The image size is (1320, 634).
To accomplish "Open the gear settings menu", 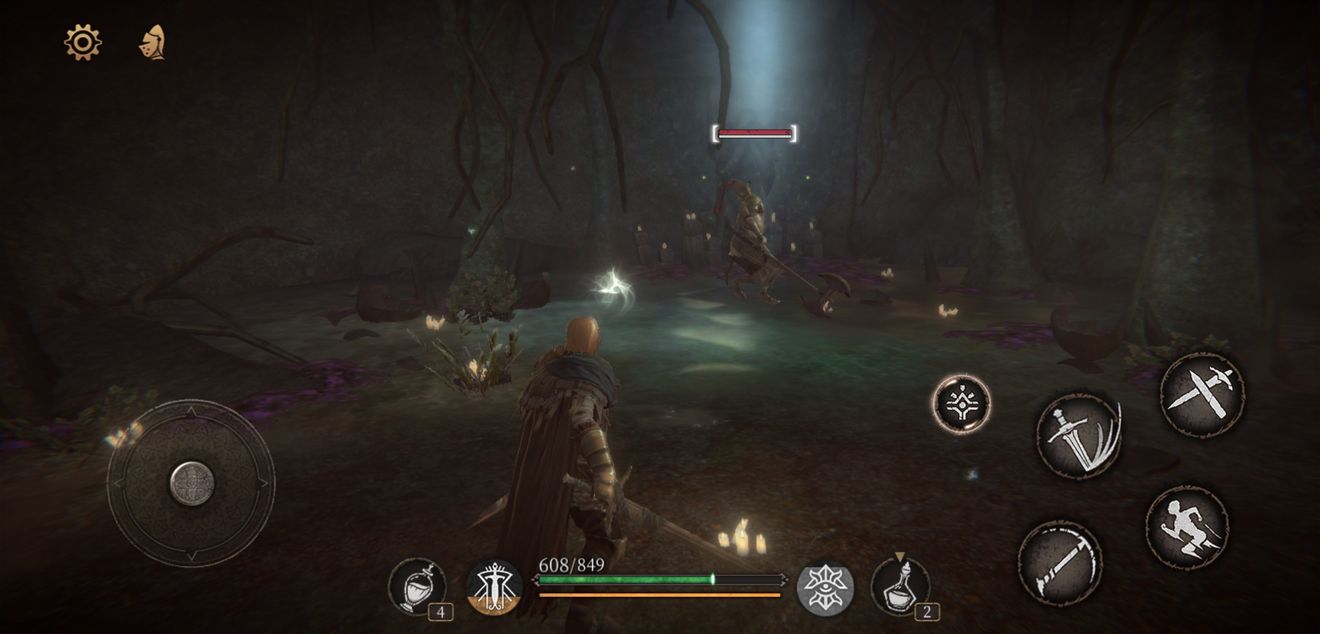I will 82,42.
